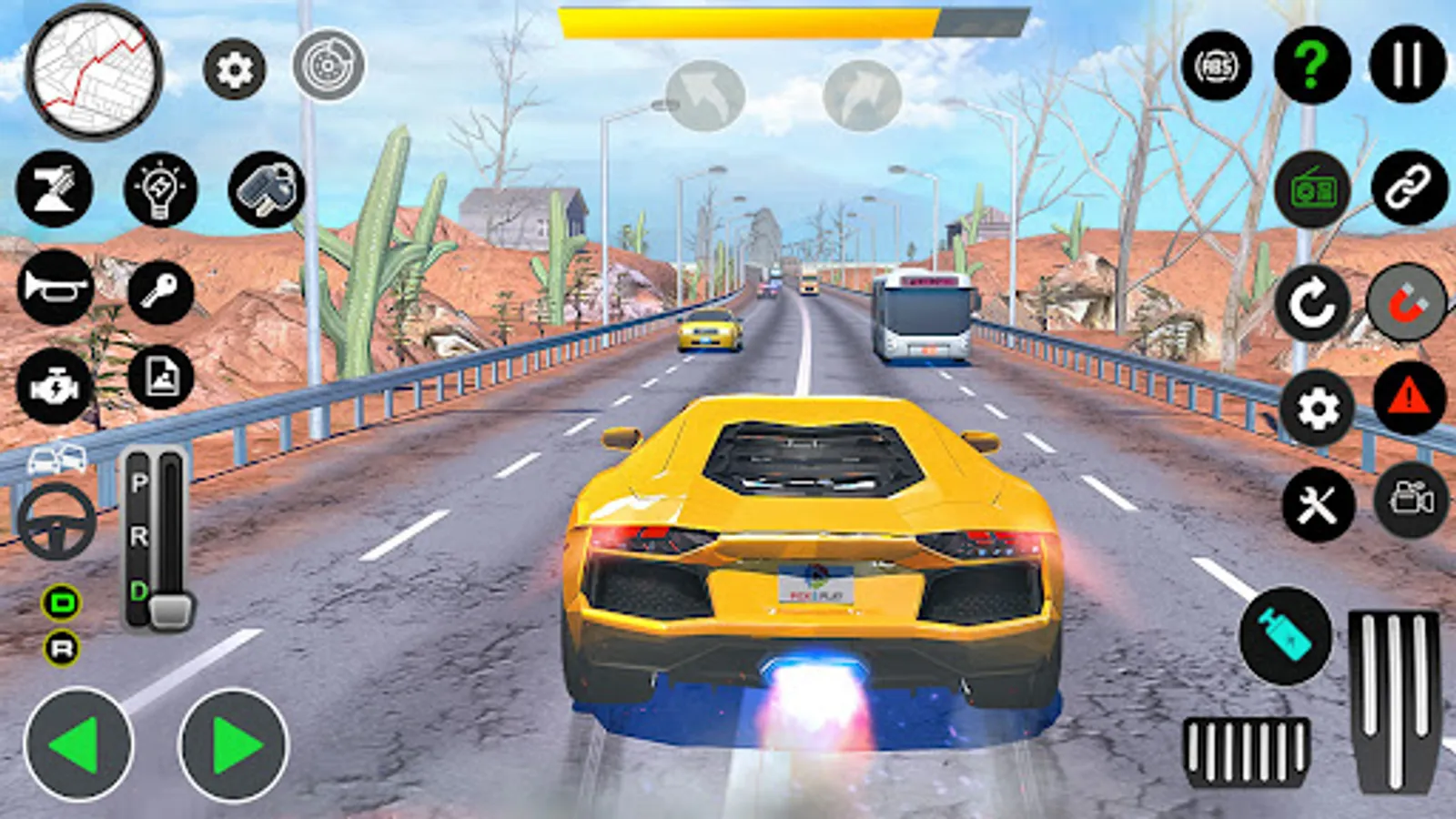Viewport: 1456px width, 819px height.
Task: Activate the red magnet power-up
Action: (x=1407, y=303)
